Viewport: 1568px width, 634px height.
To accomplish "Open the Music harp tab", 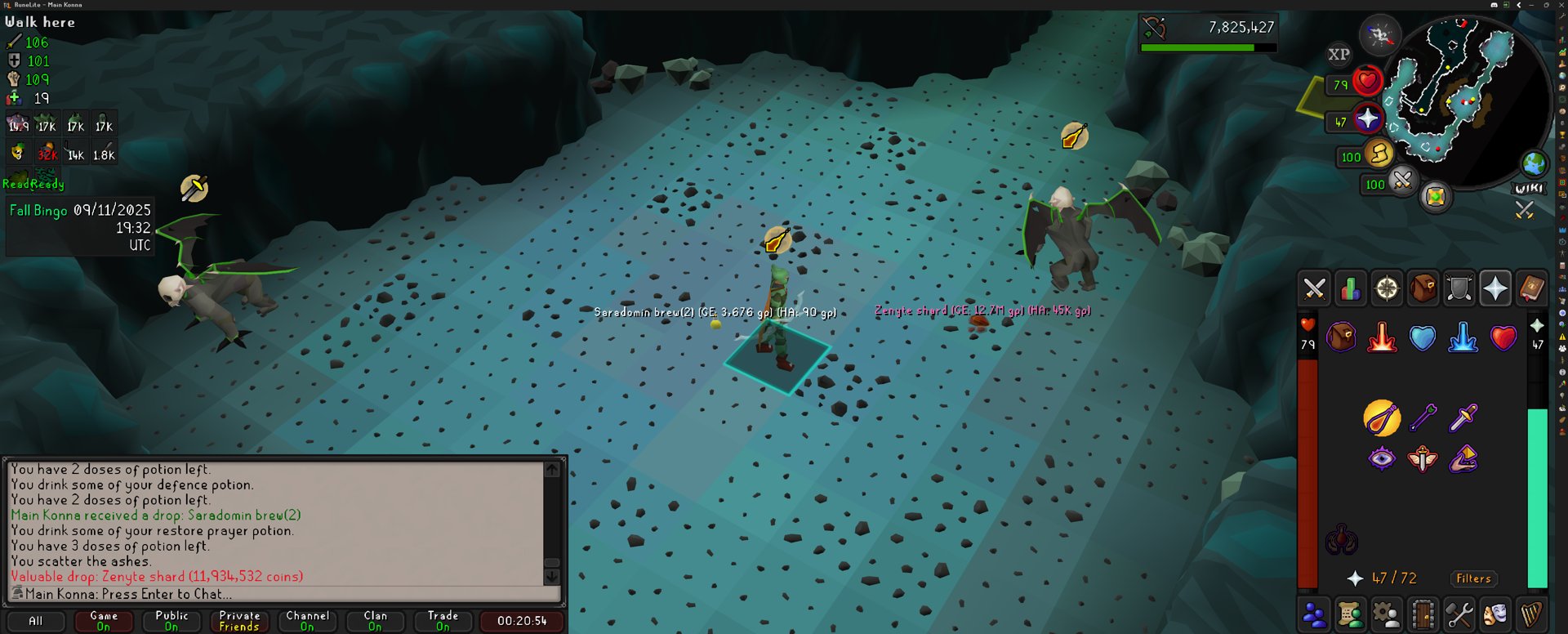I will coord(1531,614).
